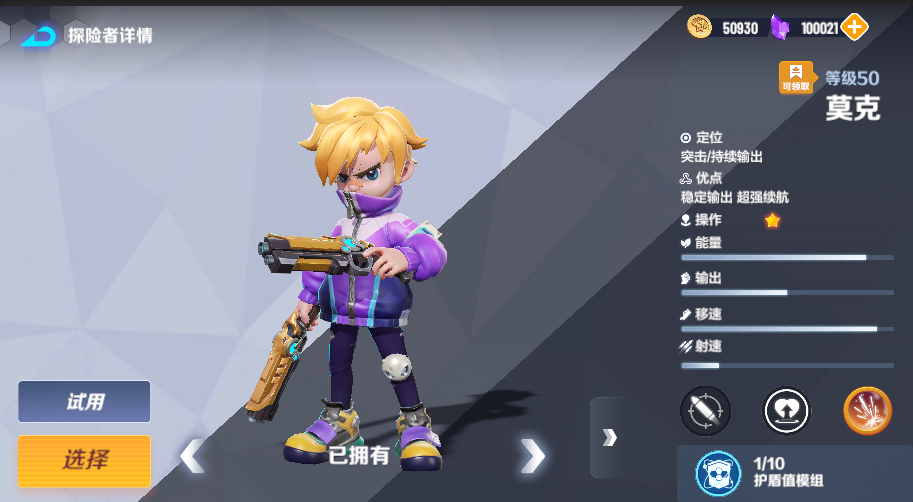
Task: Go back using the blue arrow logo
Action: coord(38,36)
